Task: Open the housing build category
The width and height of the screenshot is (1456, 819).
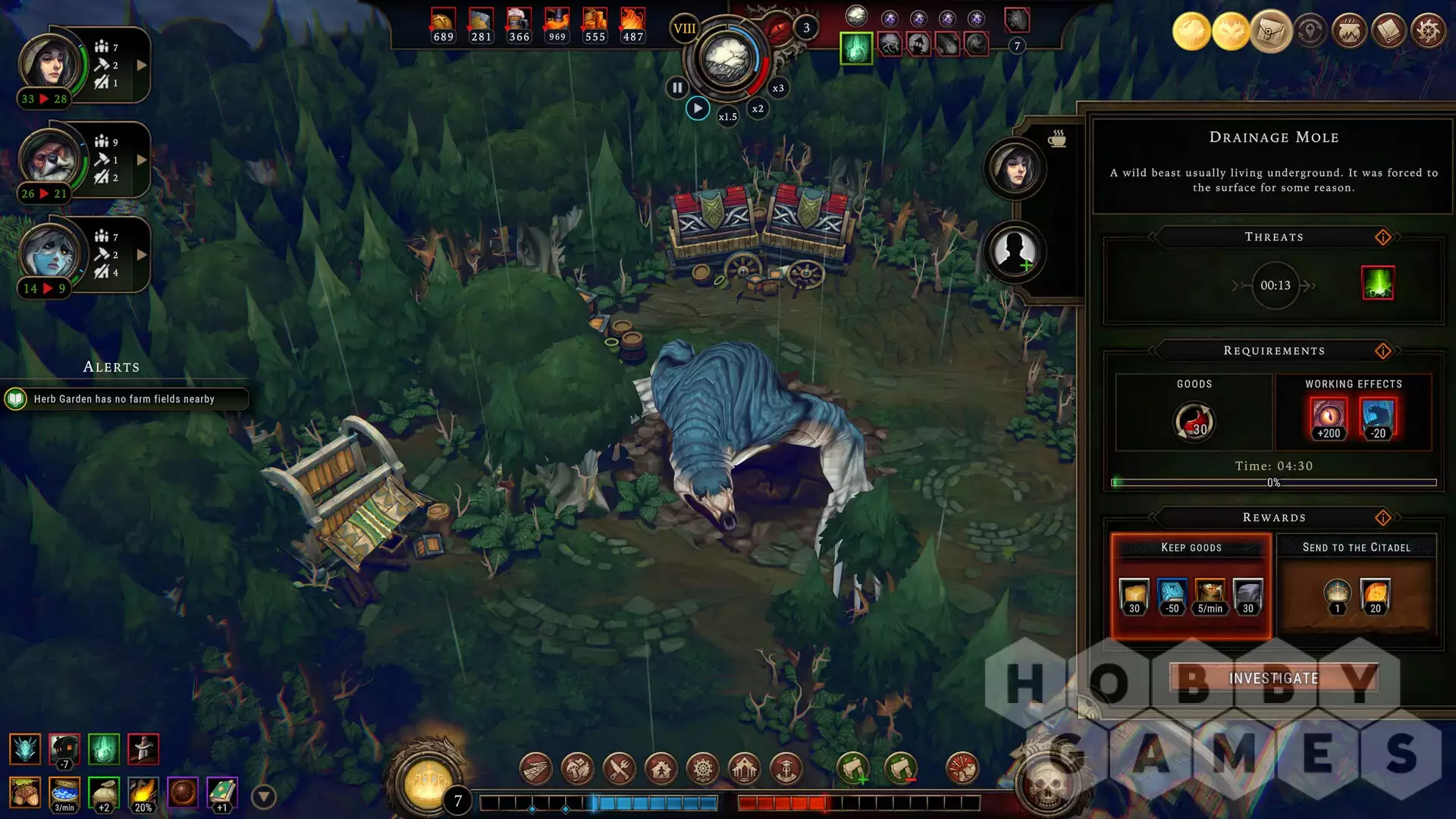Action: (661, 770)
